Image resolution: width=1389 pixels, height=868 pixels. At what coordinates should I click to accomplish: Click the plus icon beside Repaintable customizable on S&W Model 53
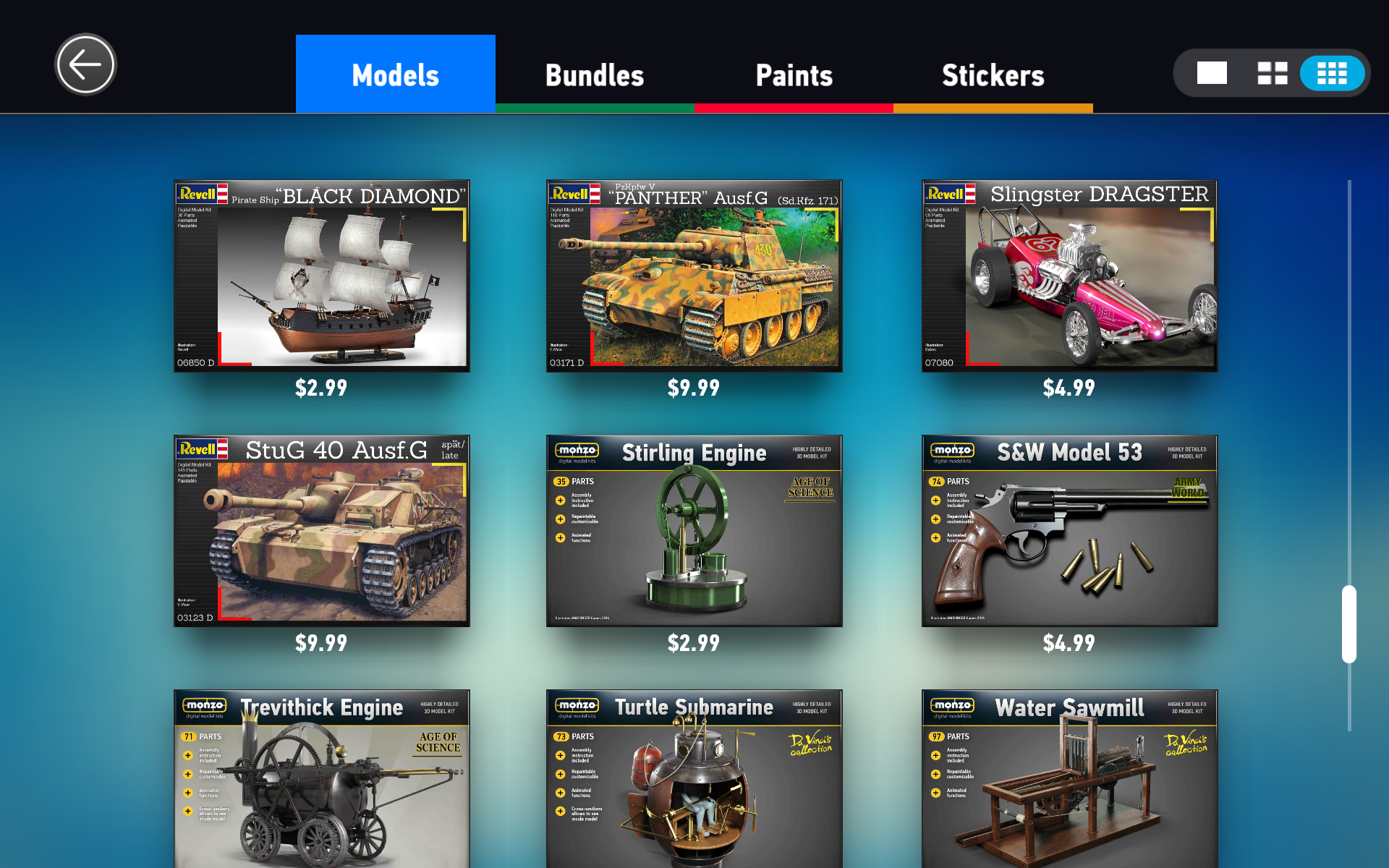tap(935, 519)
